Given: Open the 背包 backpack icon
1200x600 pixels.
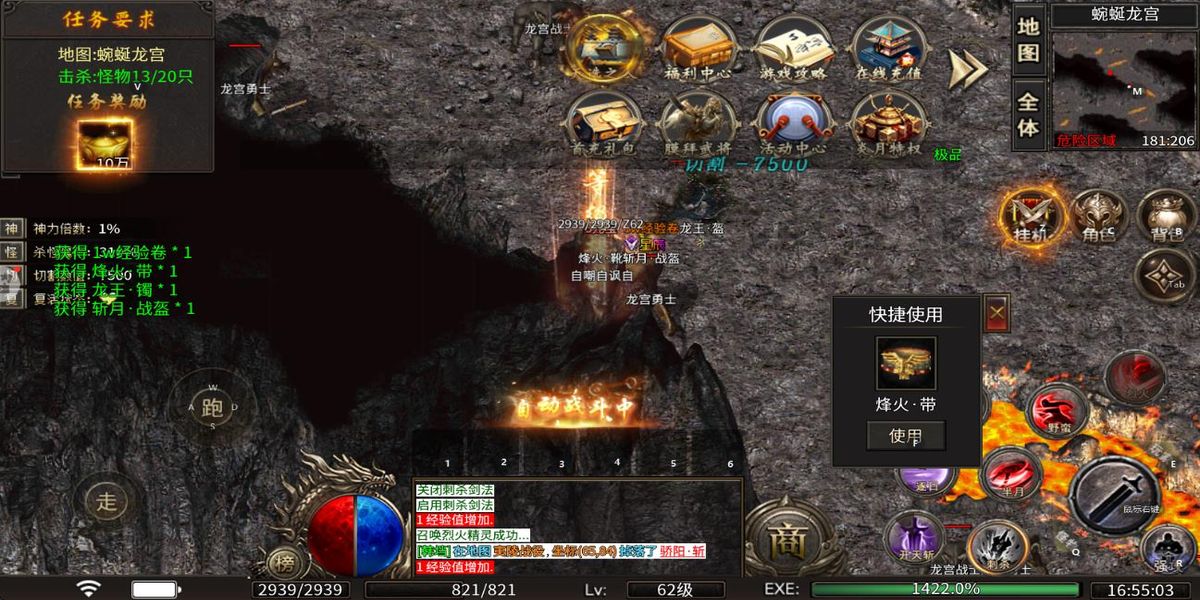Looking at the screenshot, I should click(1165, 215).
